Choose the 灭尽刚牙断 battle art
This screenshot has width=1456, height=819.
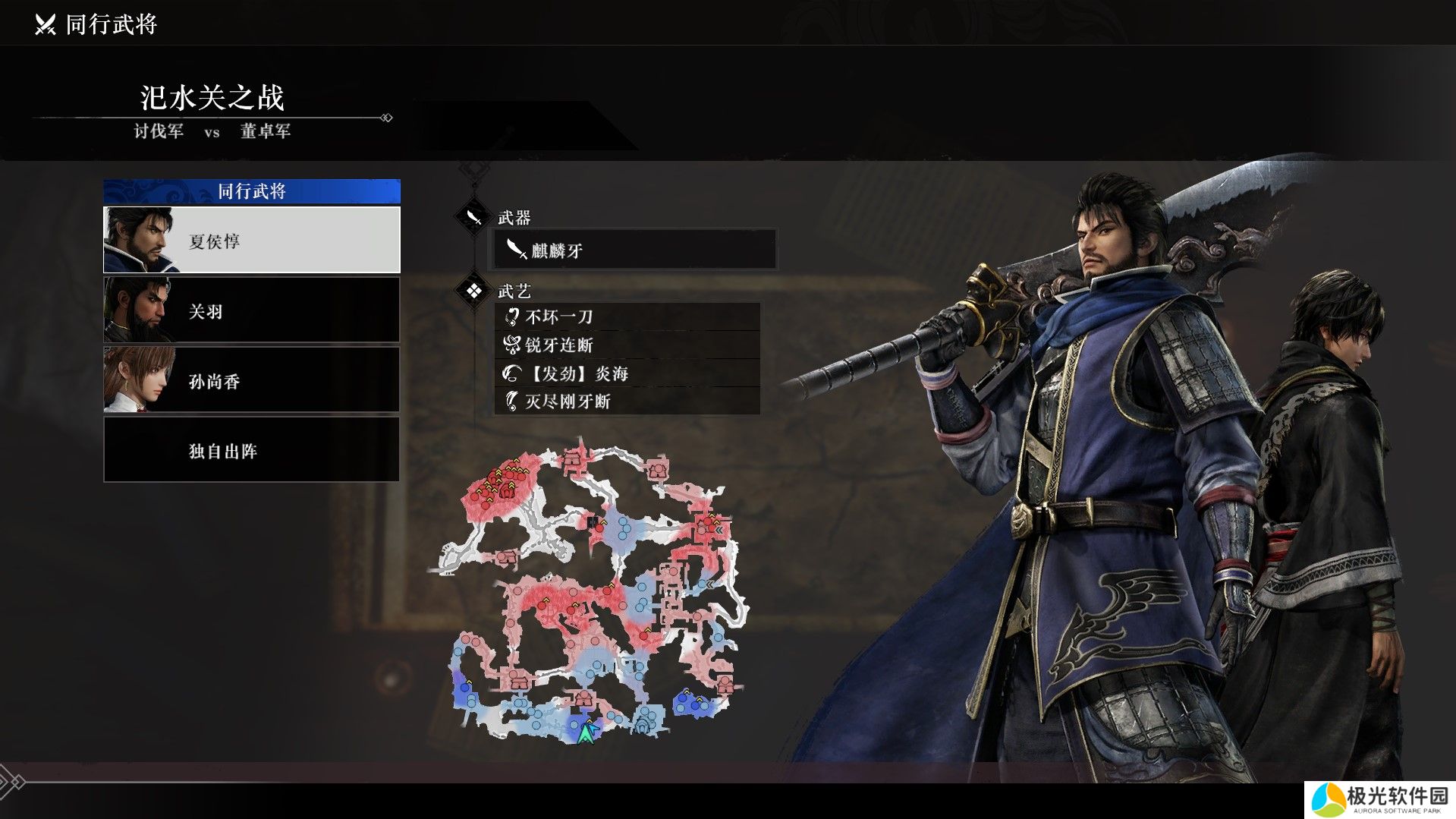[627, 402]
